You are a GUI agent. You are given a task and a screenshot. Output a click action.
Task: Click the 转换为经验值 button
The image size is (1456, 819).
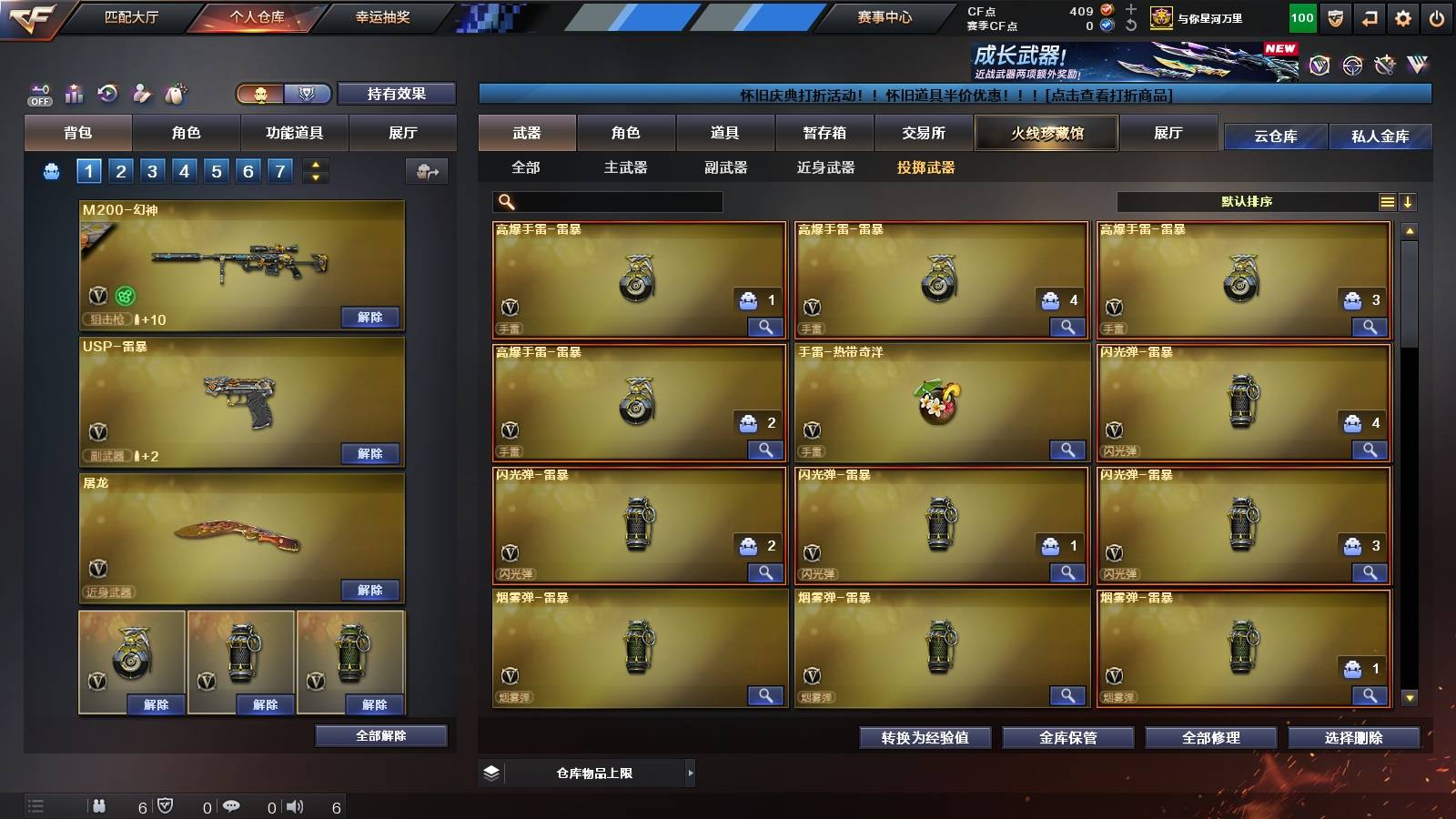(925, 738)
